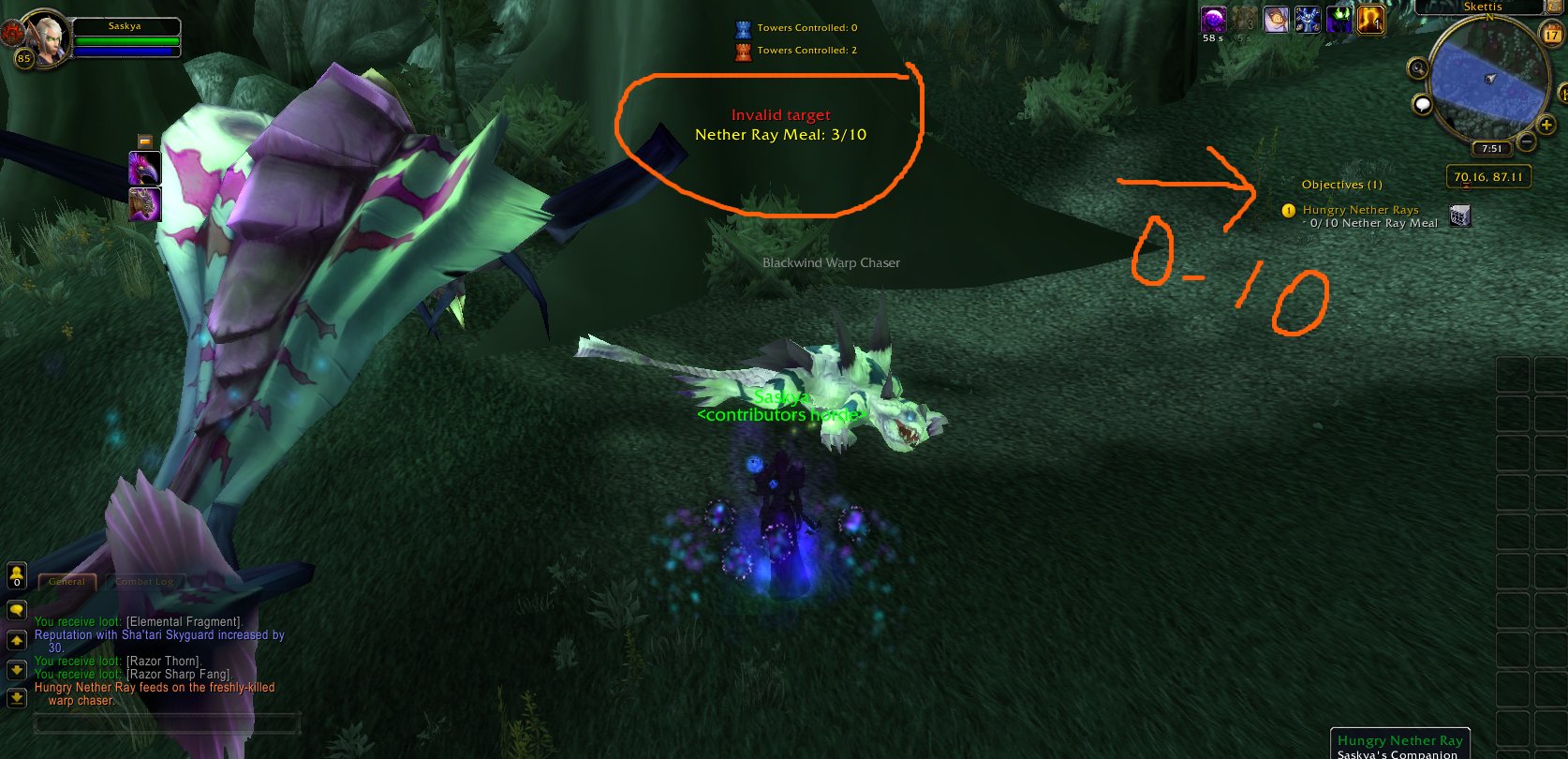Select the General chat tab

[66, 581]
